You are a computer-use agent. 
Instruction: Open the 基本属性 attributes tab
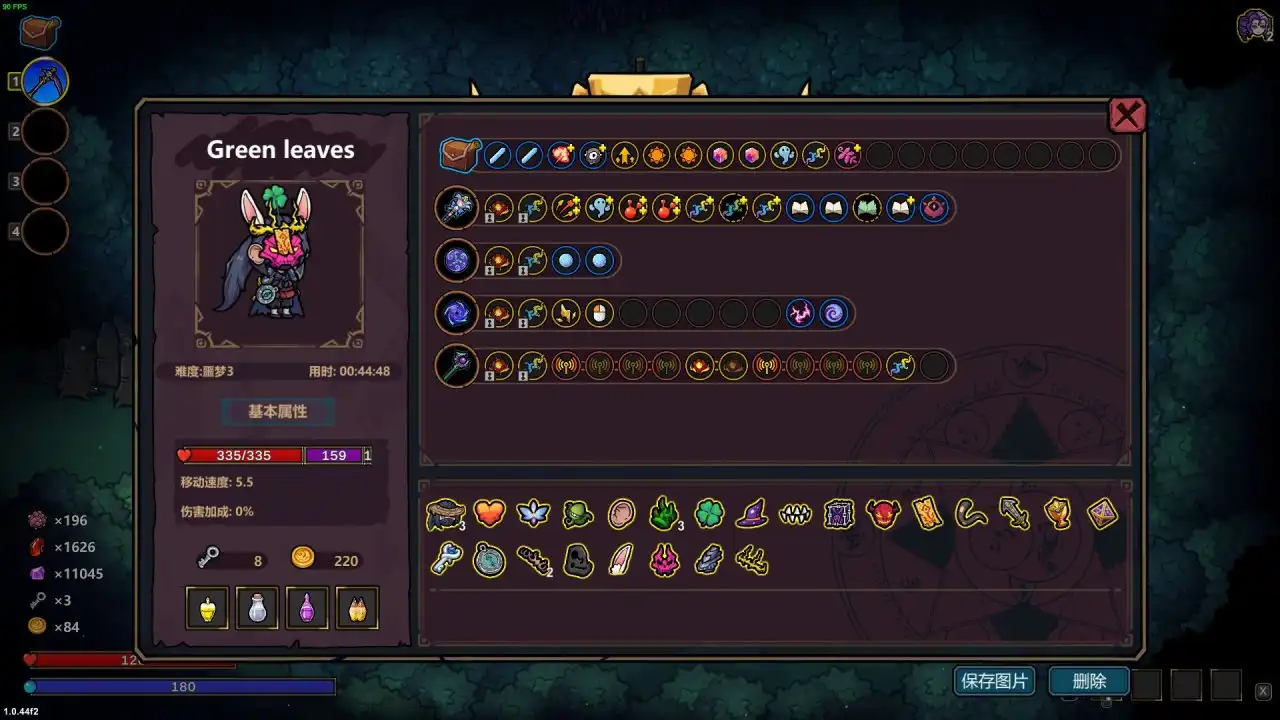click(278, 411)
